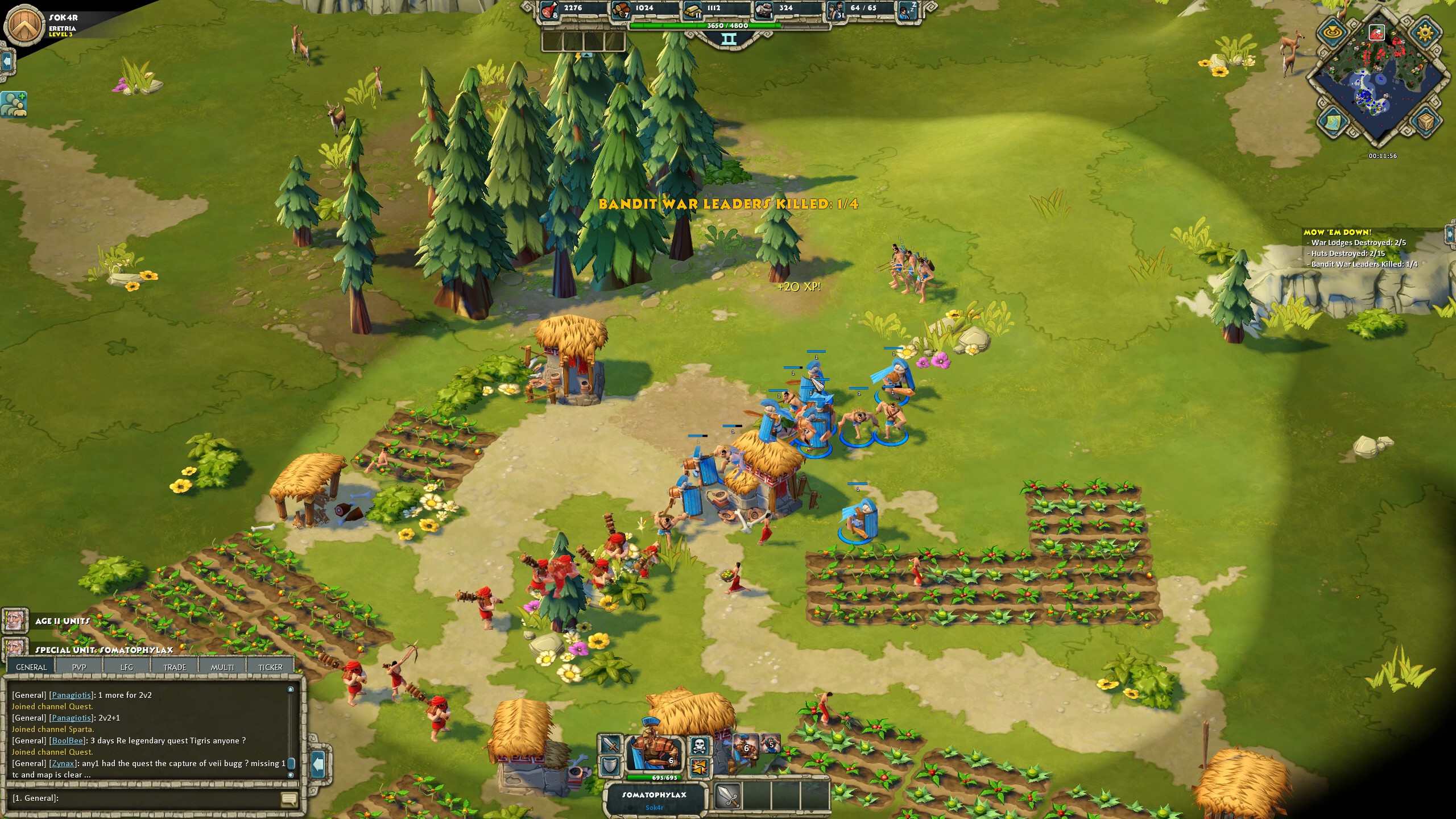This screenshot has height=819, width=1456.
Task: Select the Multi chat tab
Action: pos(222,667)
